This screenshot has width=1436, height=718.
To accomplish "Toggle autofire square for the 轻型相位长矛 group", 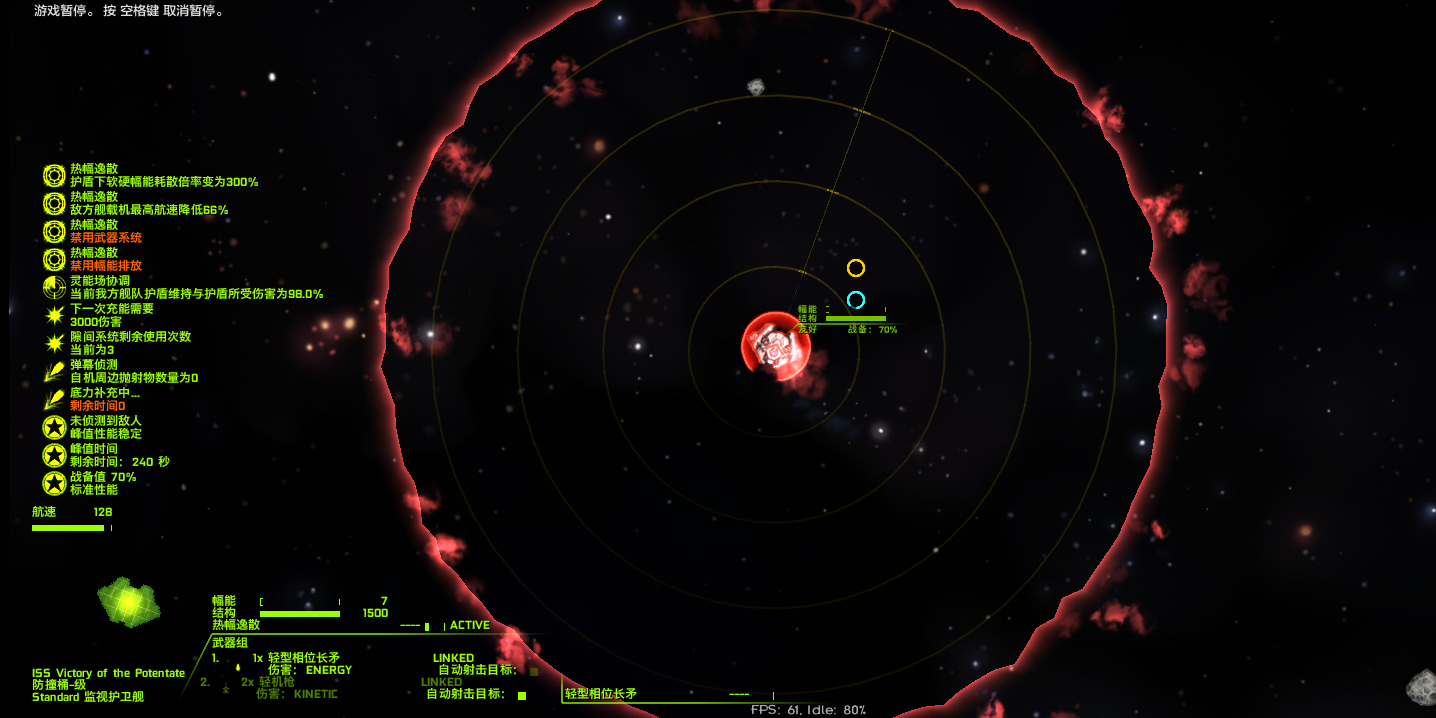I will (534, 671).
